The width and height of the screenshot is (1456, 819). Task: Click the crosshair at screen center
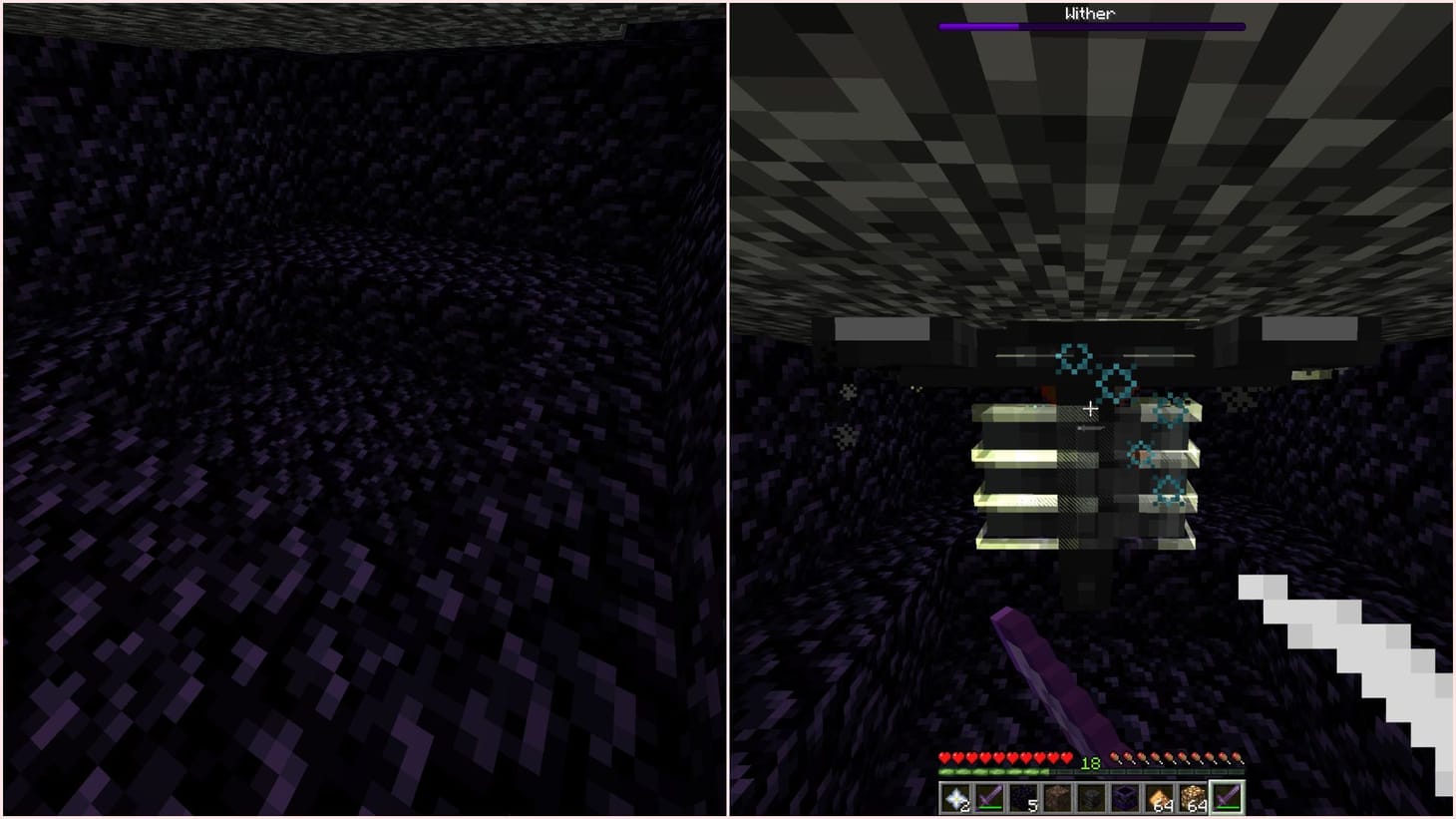click(1090, 408)
